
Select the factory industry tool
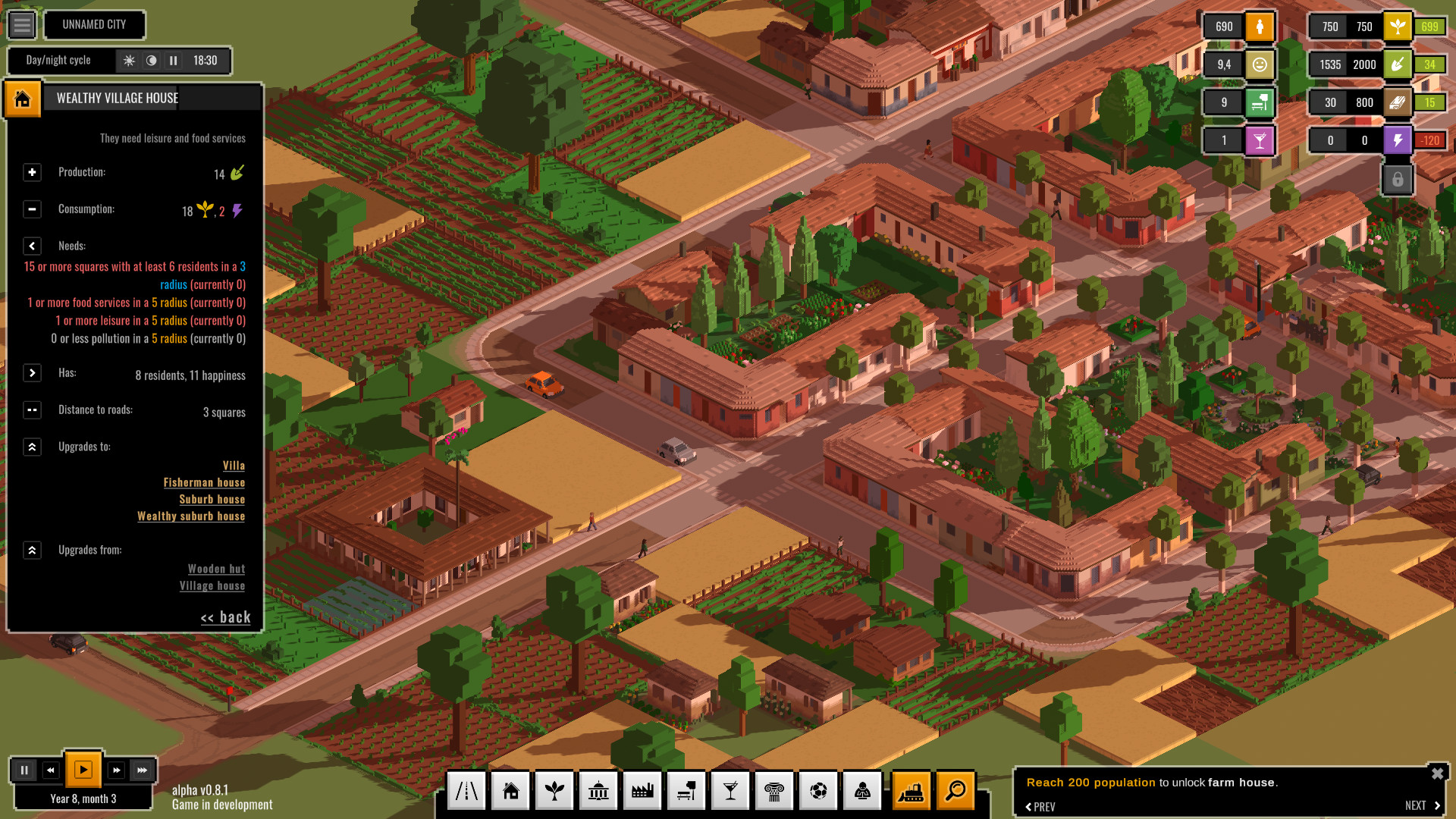[x=642, y=790]
